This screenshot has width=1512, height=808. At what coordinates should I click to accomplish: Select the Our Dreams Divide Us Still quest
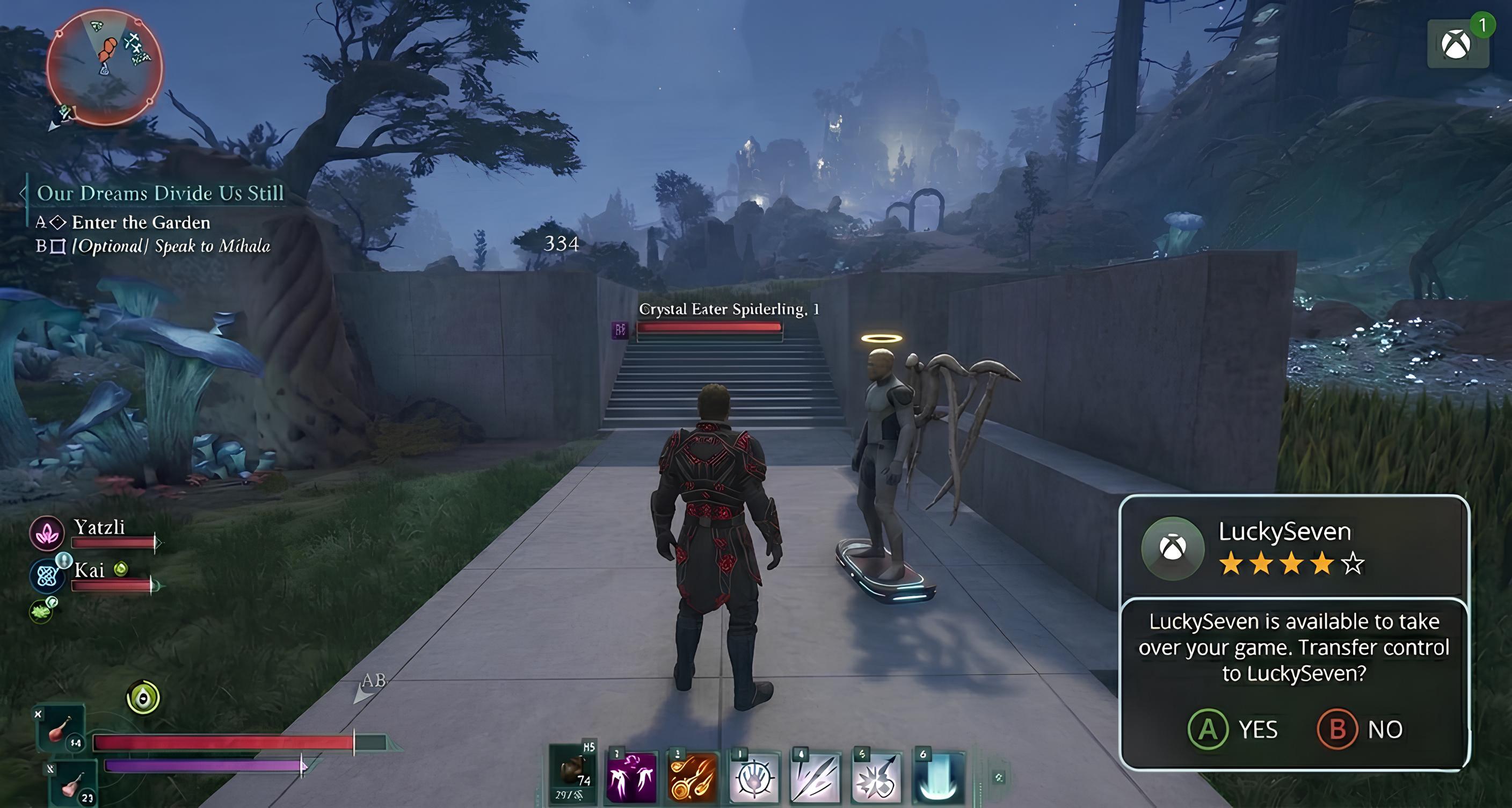click(159, 193)
